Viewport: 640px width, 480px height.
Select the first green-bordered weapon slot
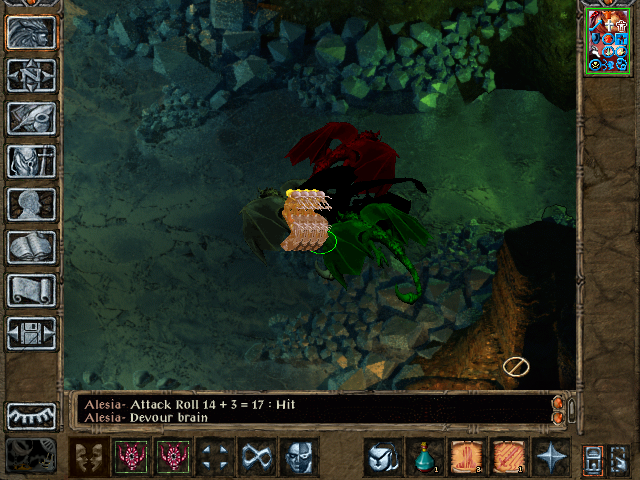pyautogui.click(x=131, y=457)
